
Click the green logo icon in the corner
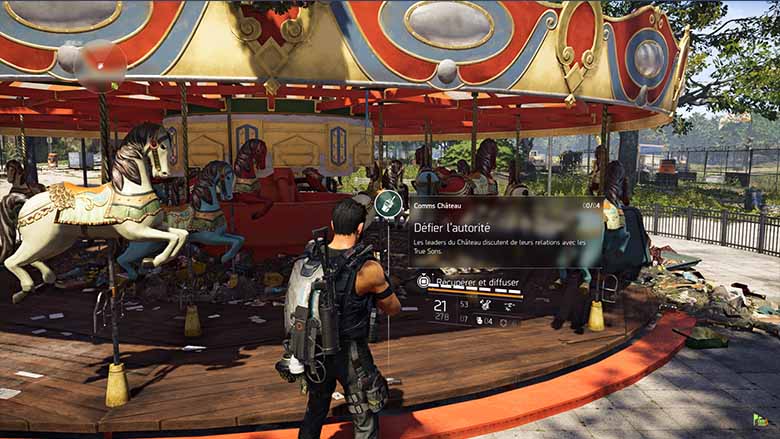(760, 420)
